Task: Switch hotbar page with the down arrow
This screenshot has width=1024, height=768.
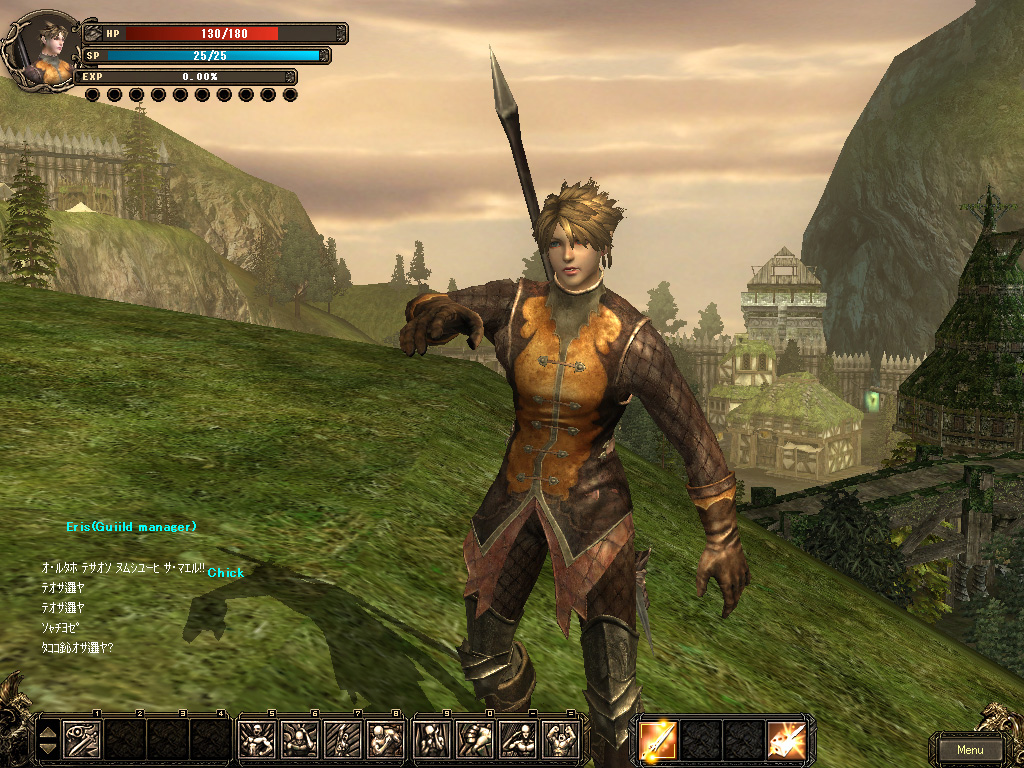Action: point(47,749)
